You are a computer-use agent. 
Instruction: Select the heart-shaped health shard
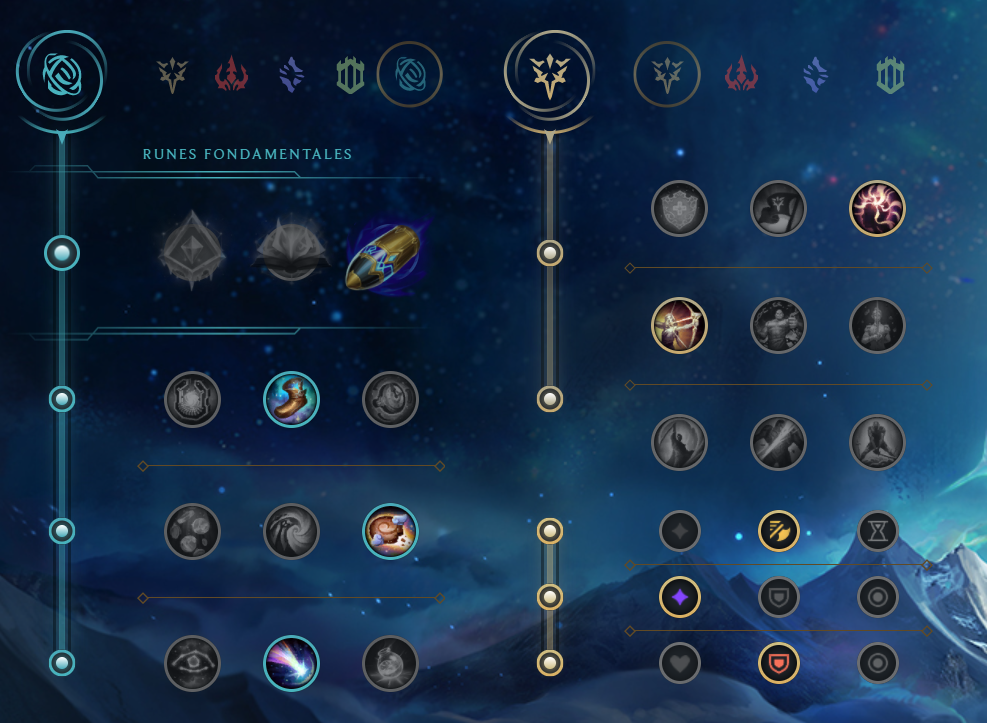click(679, 663)
